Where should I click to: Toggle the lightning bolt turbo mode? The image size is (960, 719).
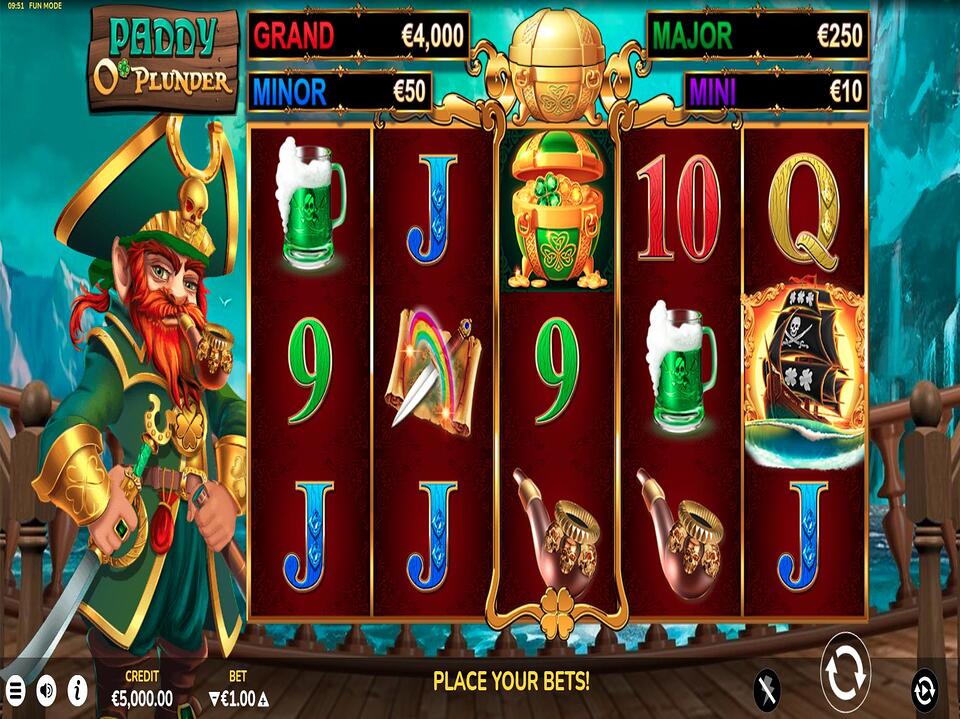[x=767, y=689]
